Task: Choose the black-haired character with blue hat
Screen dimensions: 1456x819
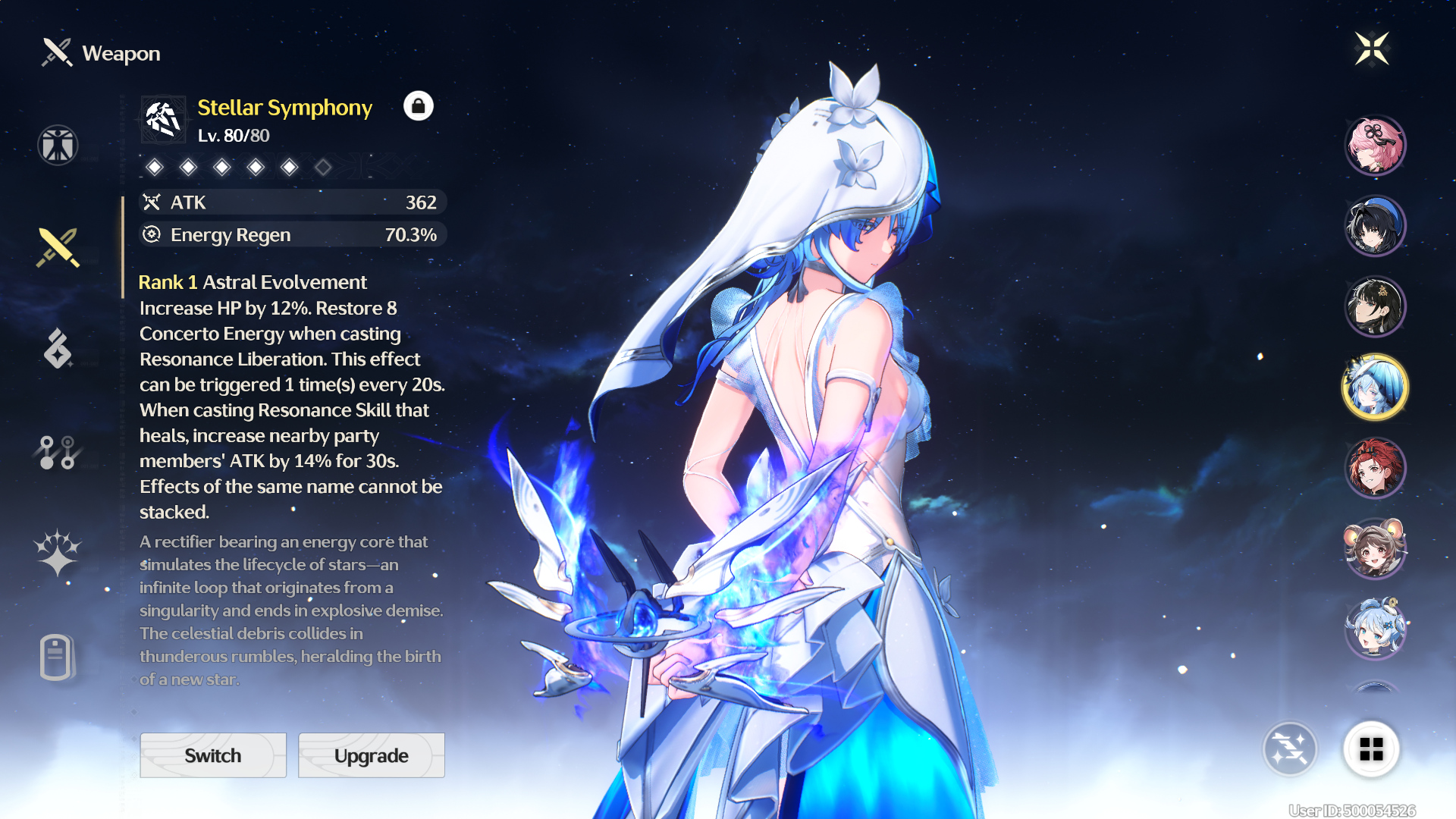Action: click(1375, 225)
